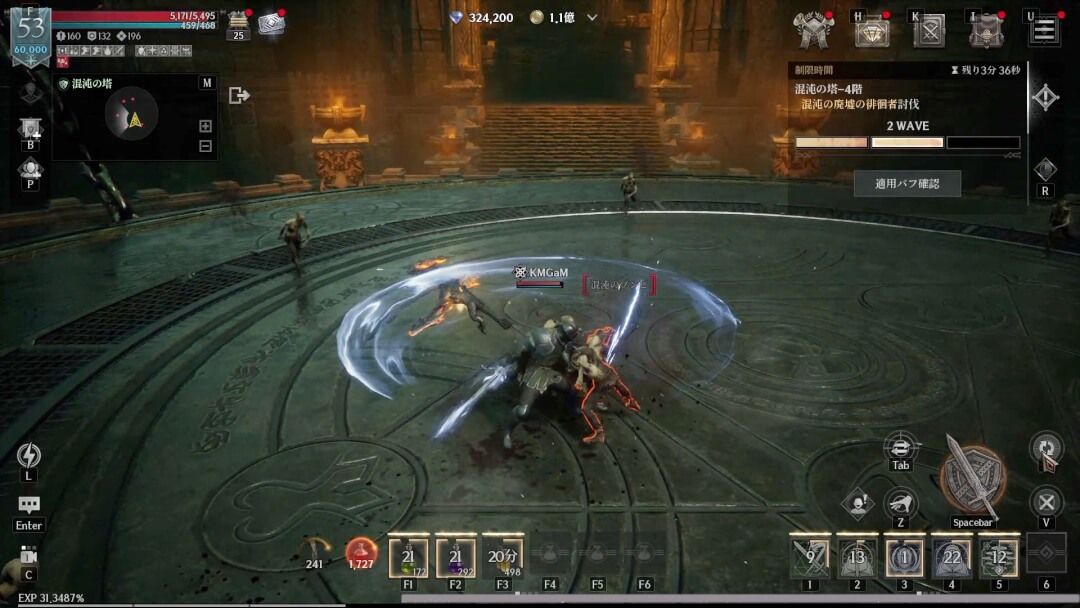
Task: Trigger skill slot 3 with cooldown 1
Action: [x=904, y=558]
